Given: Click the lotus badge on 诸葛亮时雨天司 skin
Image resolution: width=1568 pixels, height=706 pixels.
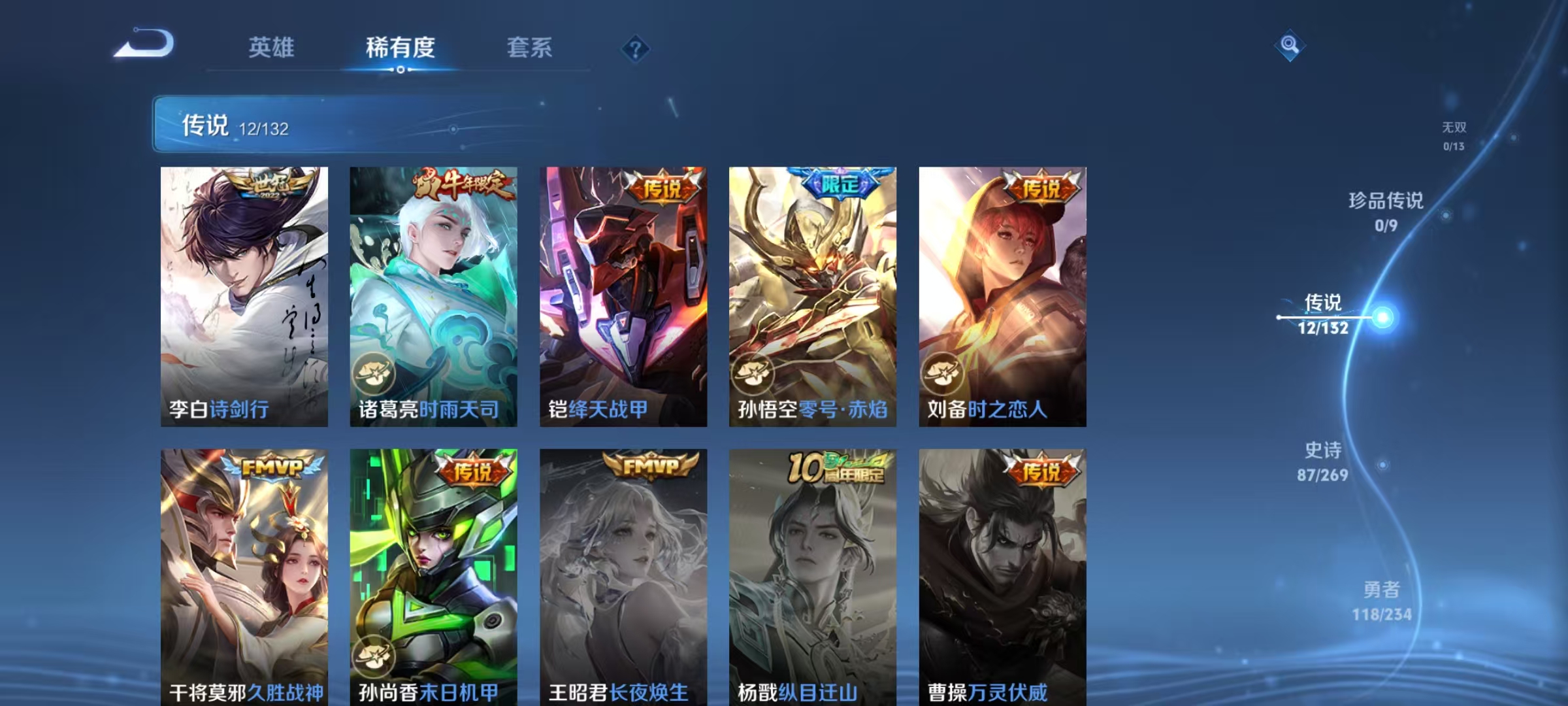Looking at the screenshot, I should click(374, 372).
